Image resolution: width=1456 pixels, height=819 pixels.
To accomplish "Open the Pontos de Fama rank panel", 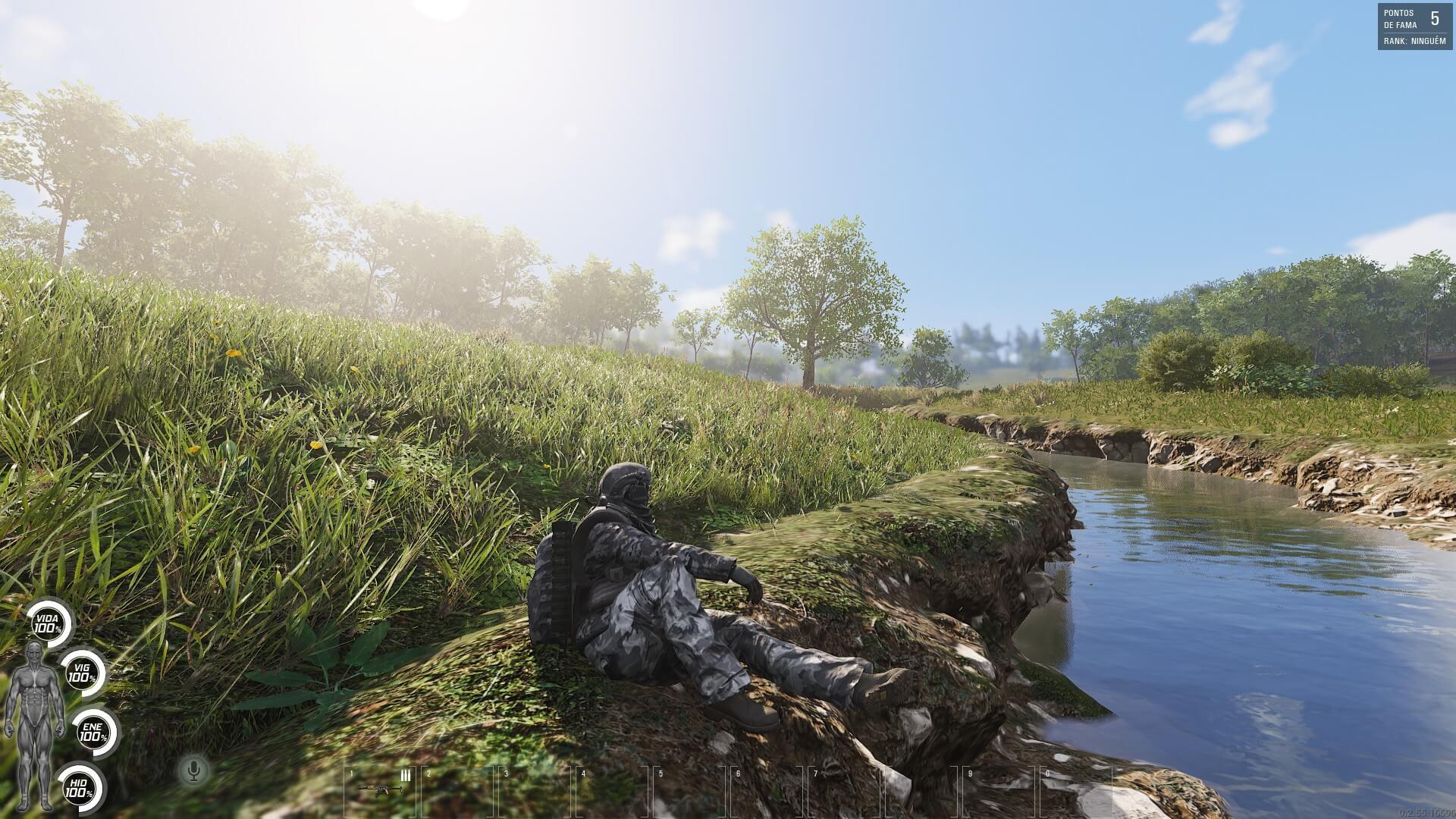I will [1415, 27].
